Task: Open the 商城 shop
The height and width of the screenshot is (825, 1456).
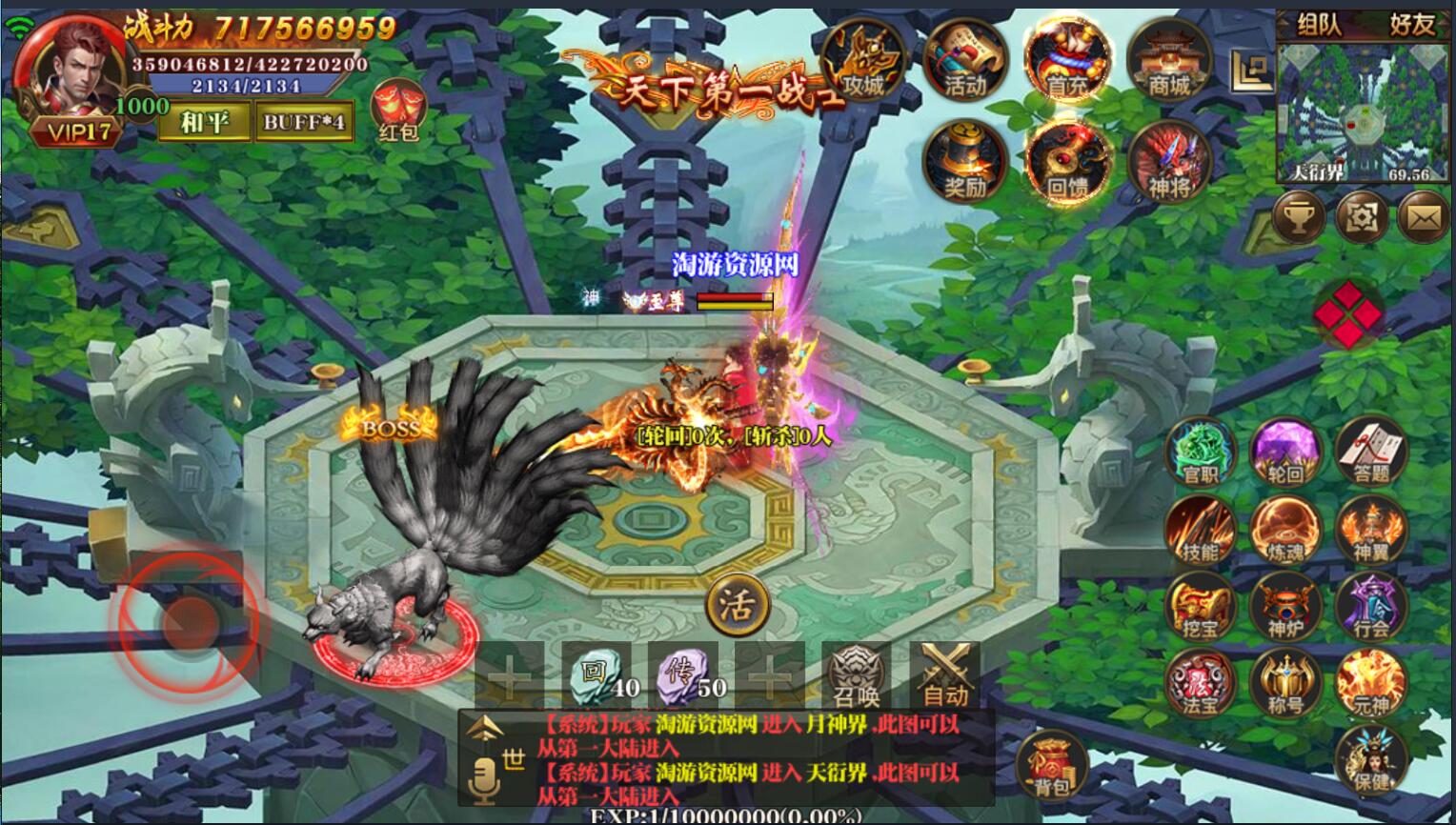Action: click(x=1169, y=62)
